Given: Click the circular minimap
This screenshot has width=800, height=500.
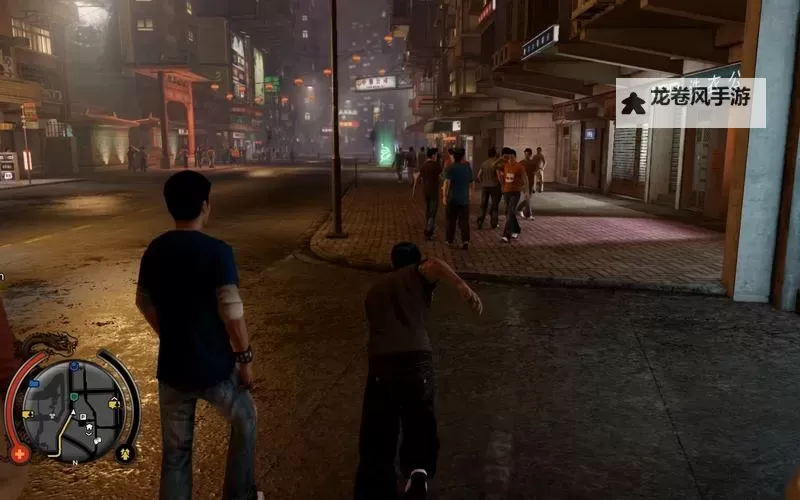Looking at the screenshot, I should pos(72,411).
